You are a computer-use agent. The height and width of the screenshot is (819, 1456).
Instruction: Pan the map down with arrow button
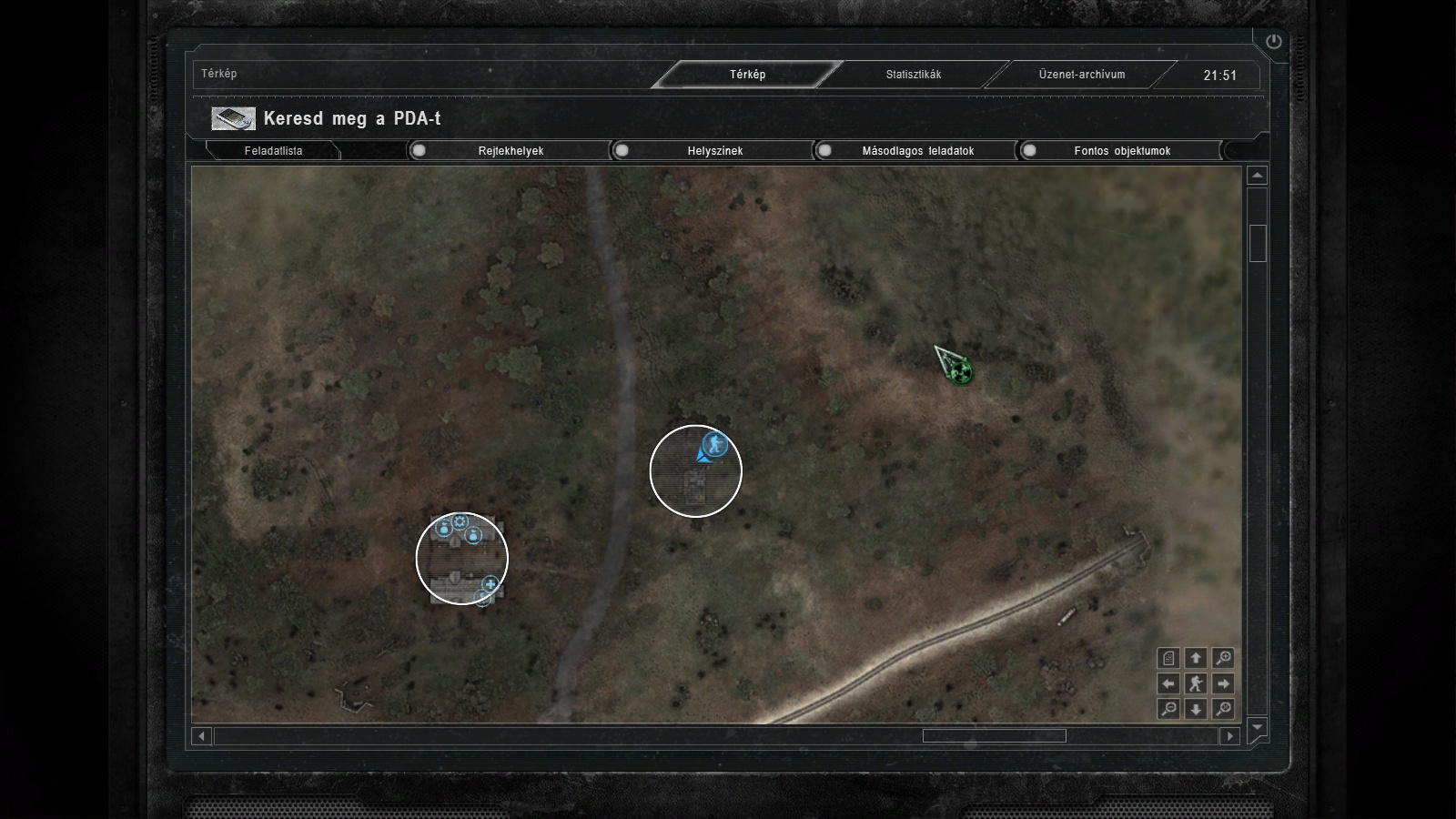tap(1196, 709)
